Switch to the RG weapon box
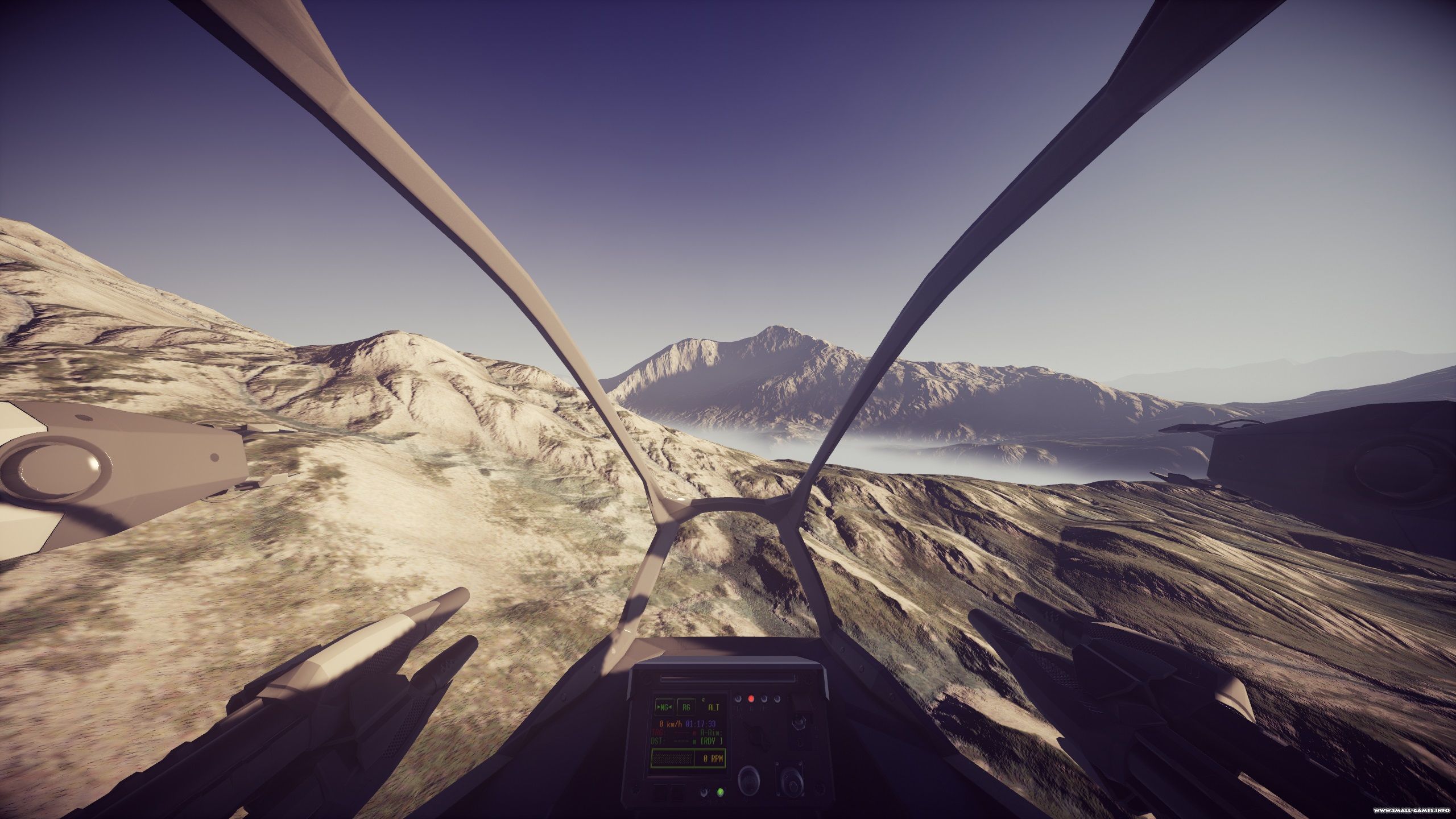This screenshot has width=1456, height=819. pyautogui.click(x=687, y=707)
